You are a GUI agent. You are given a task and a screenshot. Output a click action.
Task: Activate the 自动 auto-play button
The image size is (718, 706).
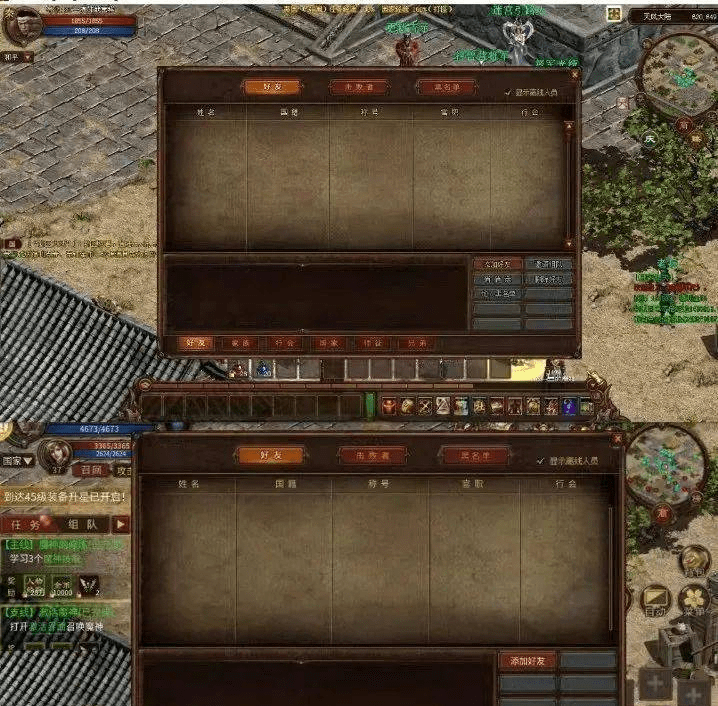655,600
